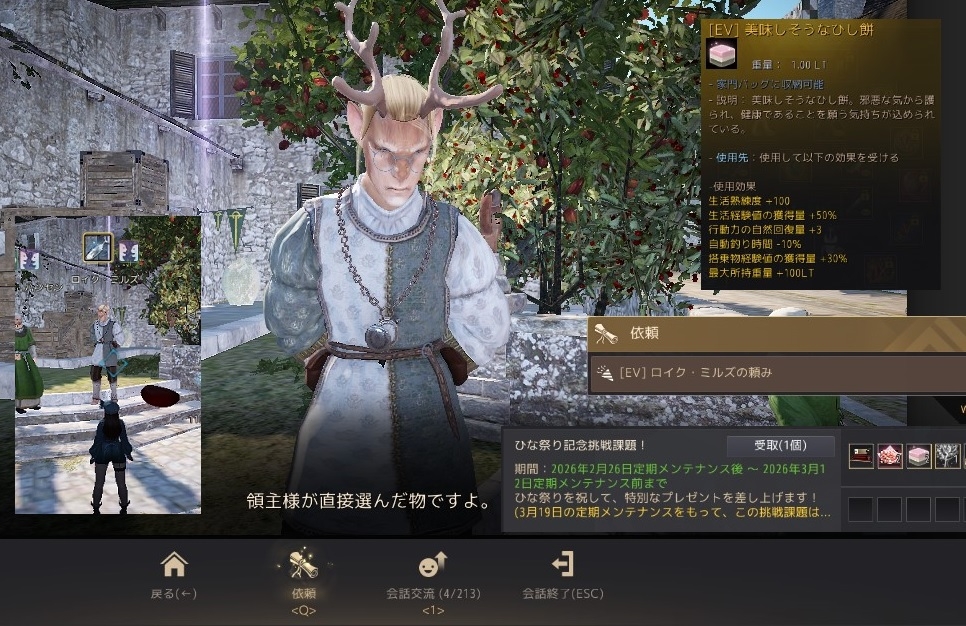End the conversation with 会話終了
The image size is (966, 626).
tap(563, 575)
